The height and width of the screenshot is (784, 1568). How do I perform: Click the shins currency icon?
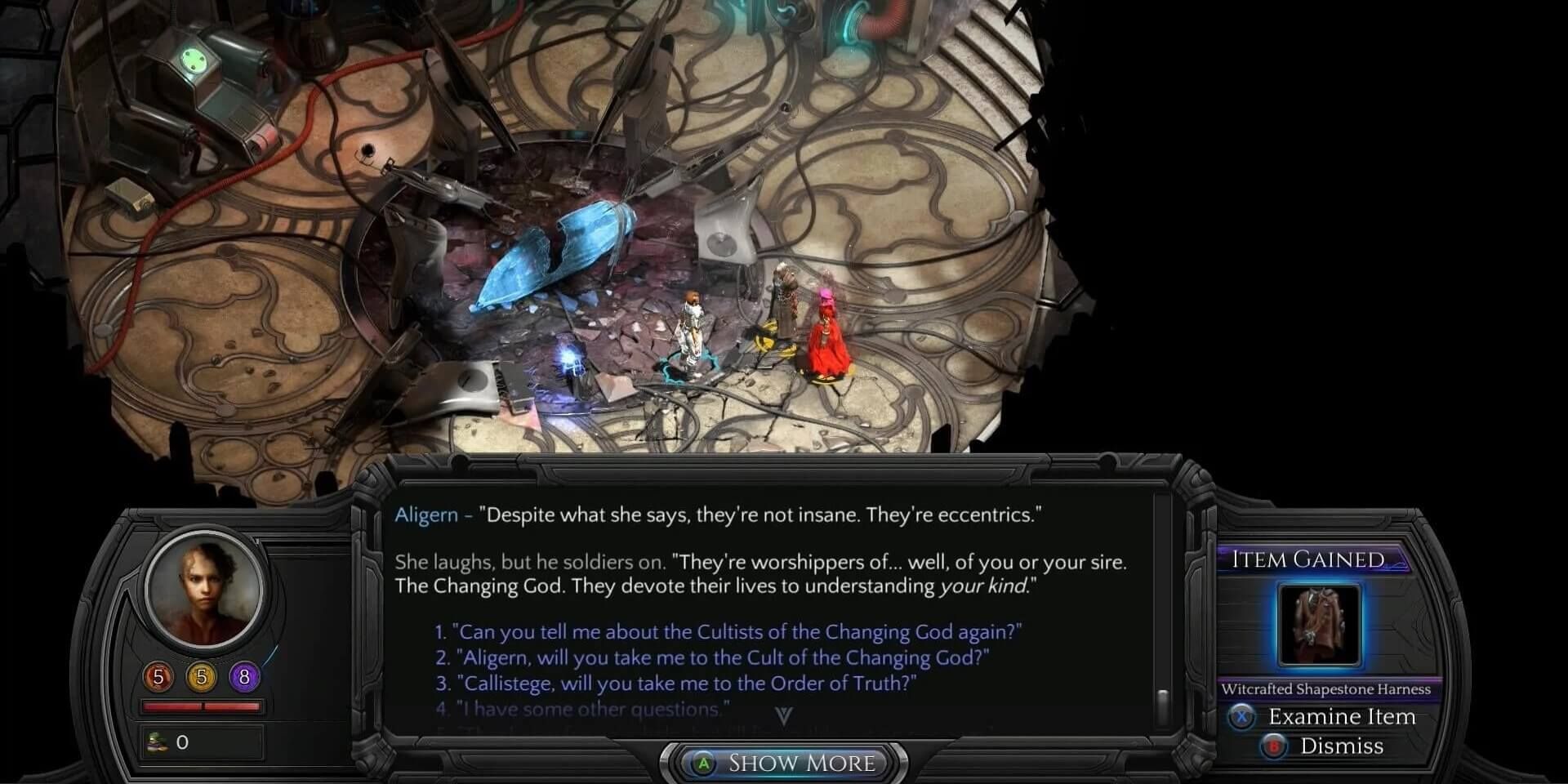155,742
